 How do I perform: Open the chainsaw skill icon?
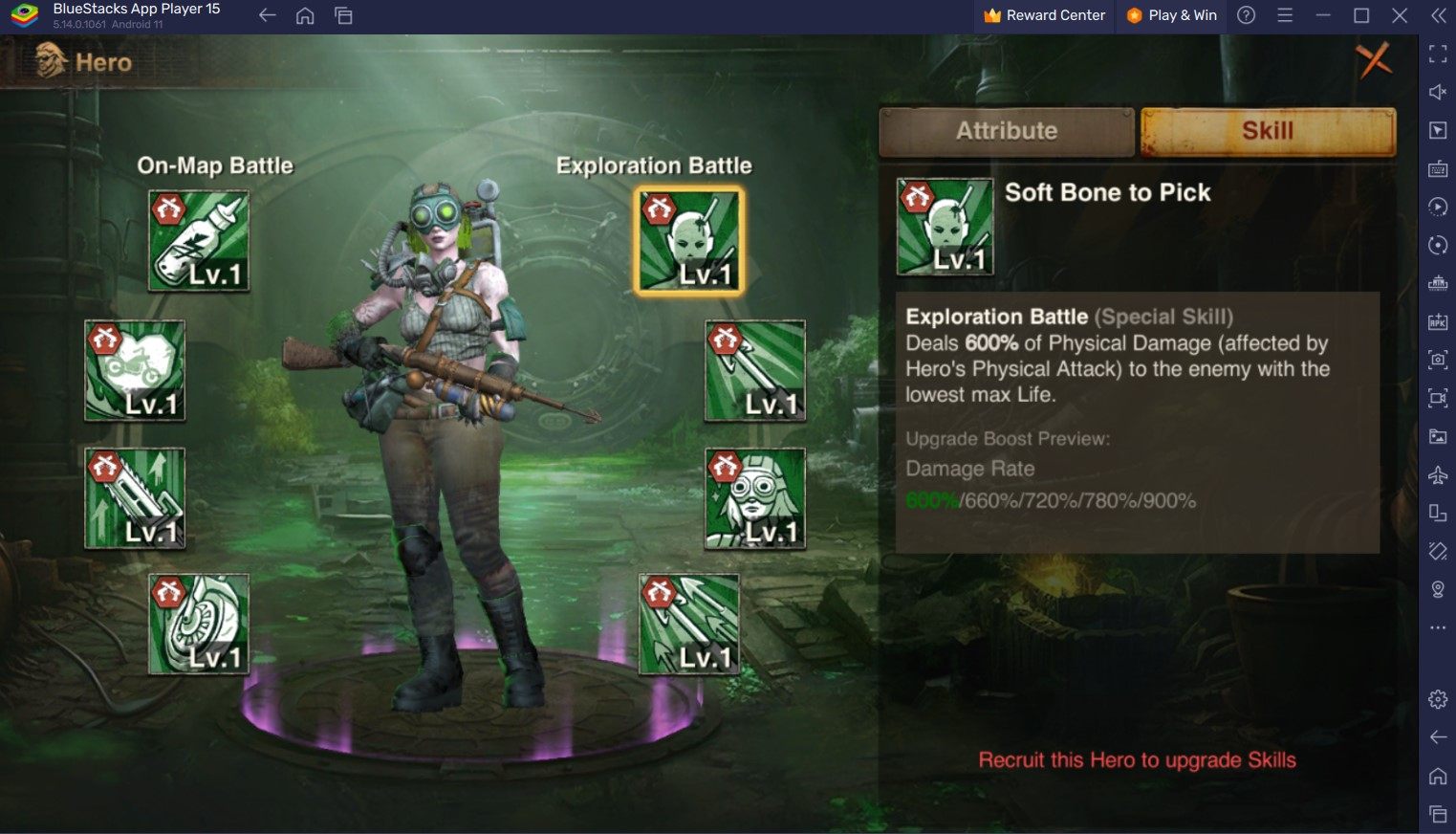[135, 498]
